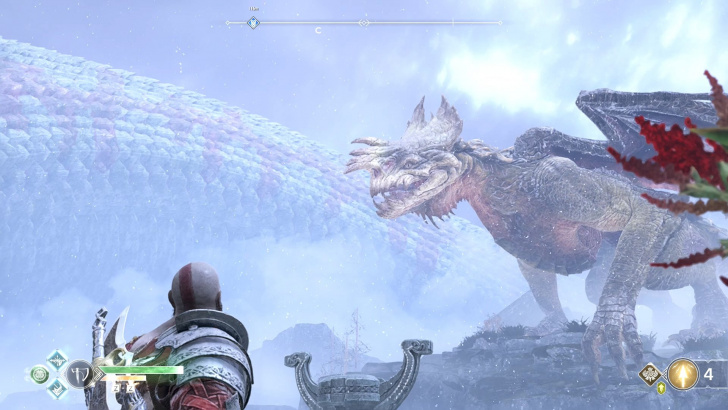Click the center diamond on the compass bar

coord(363,22)
